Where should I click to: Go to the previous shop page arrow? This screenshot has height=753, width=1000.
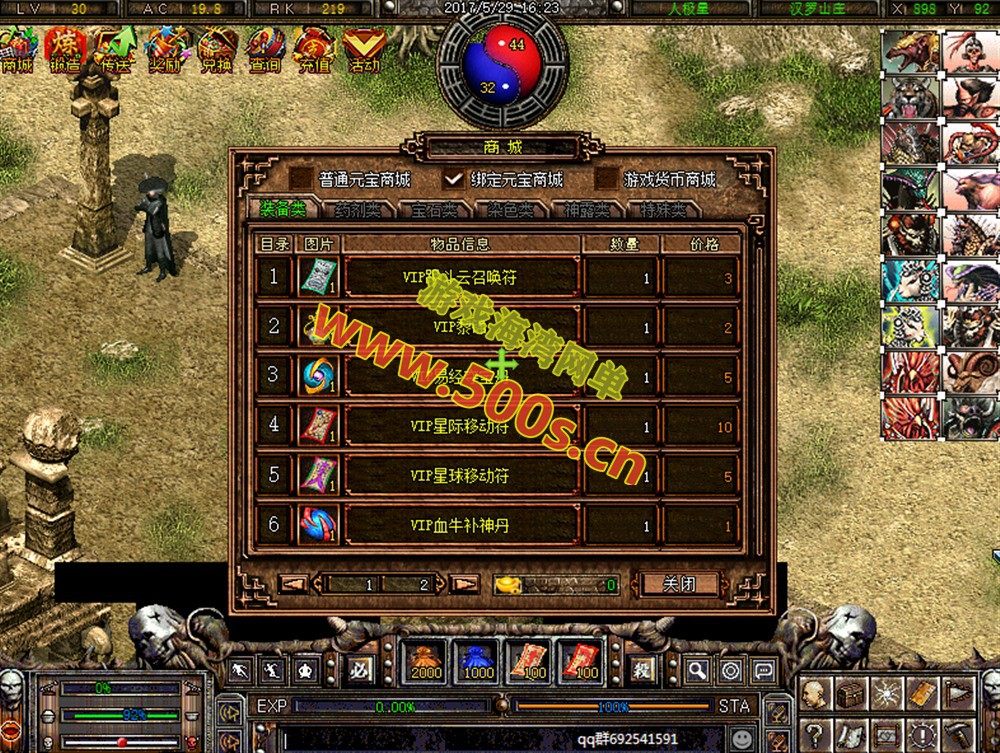click(x=292, y=584)
